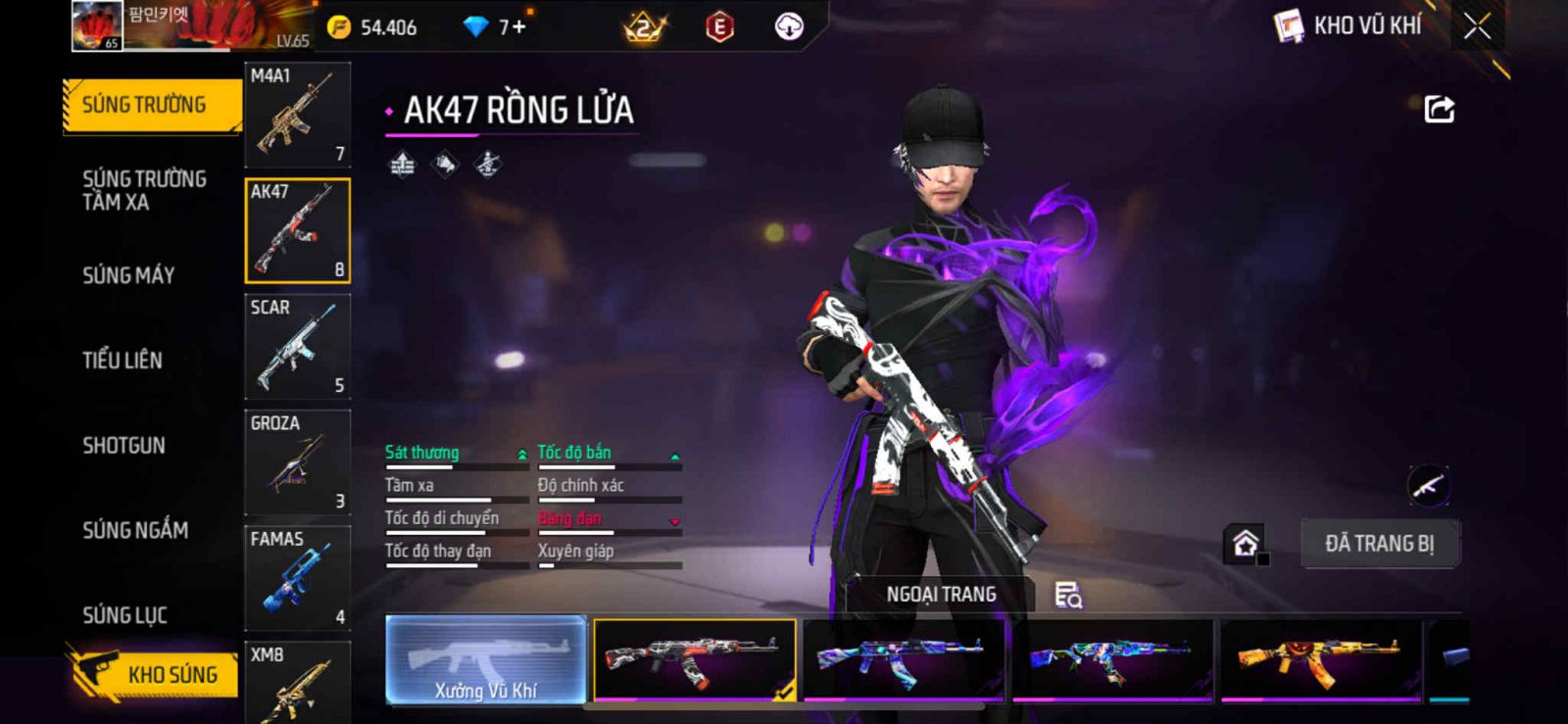1568x724 pixels.
Task: Click the home icon button
Action: pos(1246,543)
